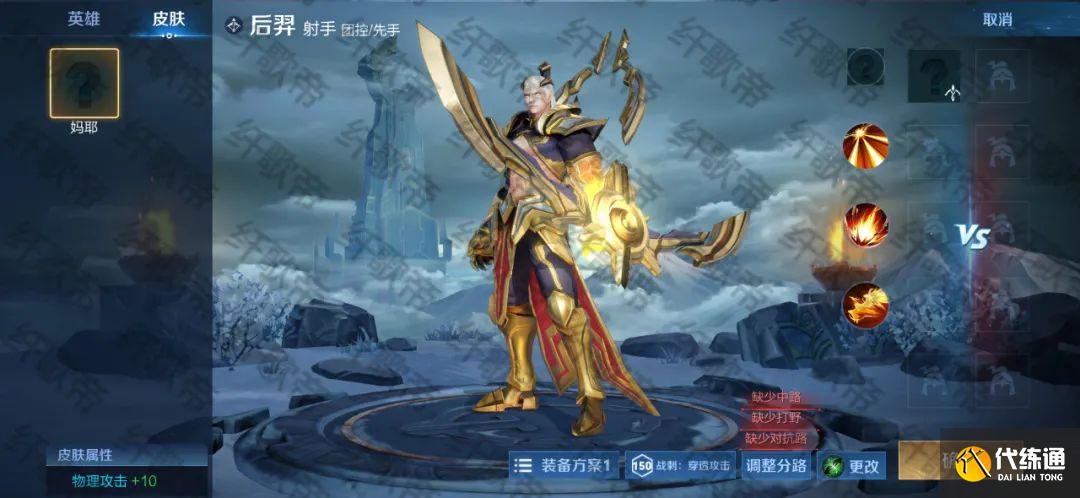The image size is (1080, 498).
Task: View the radiating light beams skill icon
Action: tap(865, 144)
